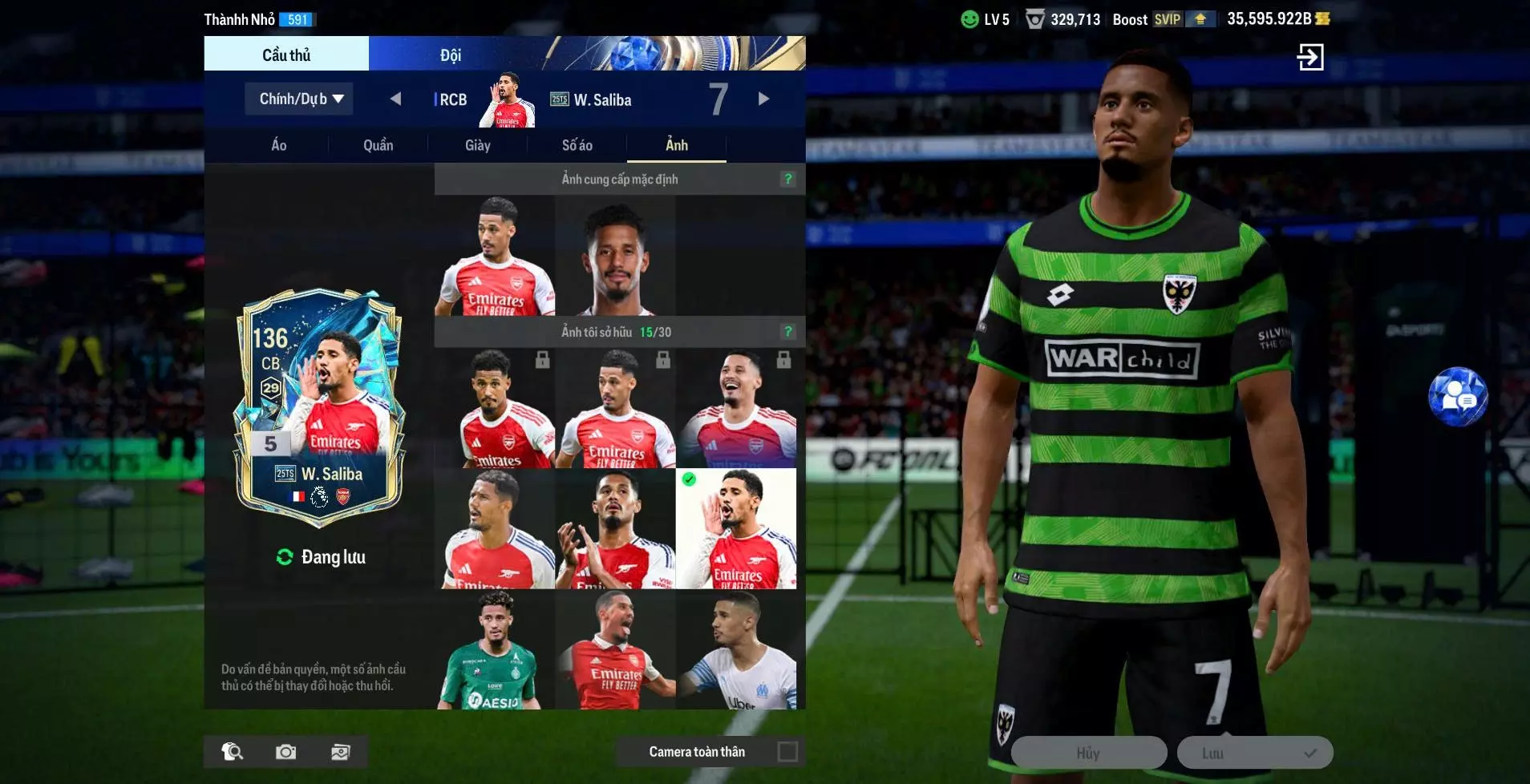Viewport: 1530px width, 784px height.
Task: Click the lock icon on a locked photo slot
Action: coord(544,360)
